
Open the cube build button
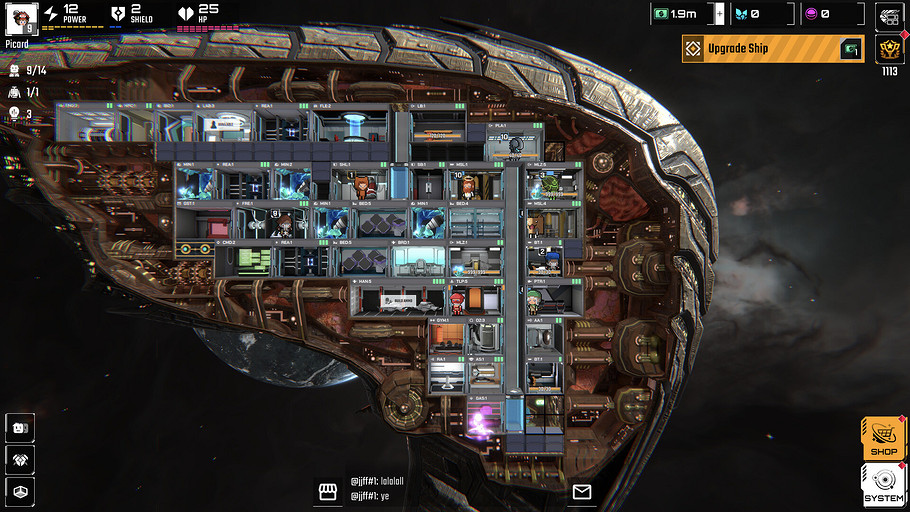(x=21, y=490)
